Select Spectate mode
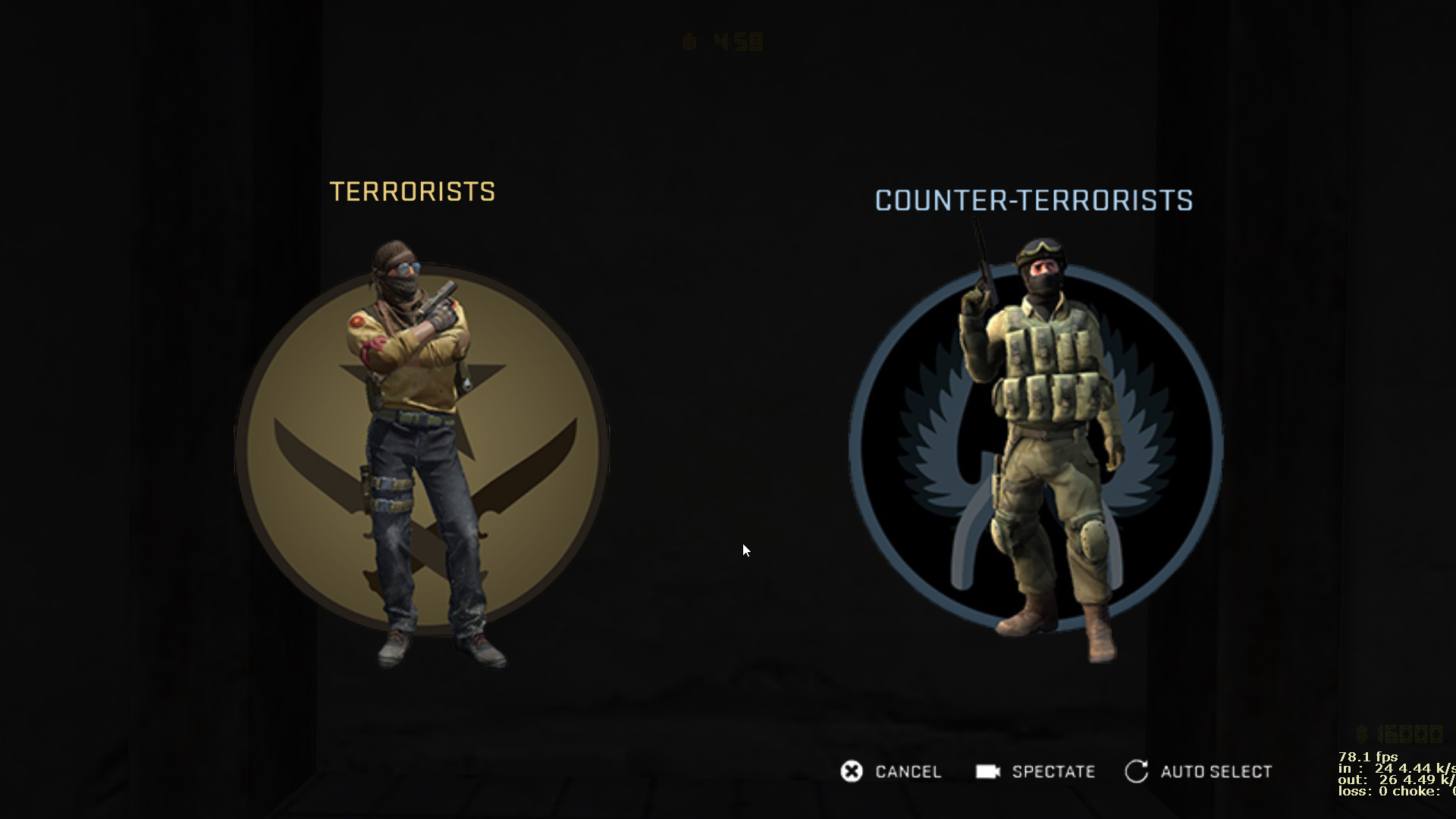Screen dimensions: 1456x819 tap(1036, 772)
